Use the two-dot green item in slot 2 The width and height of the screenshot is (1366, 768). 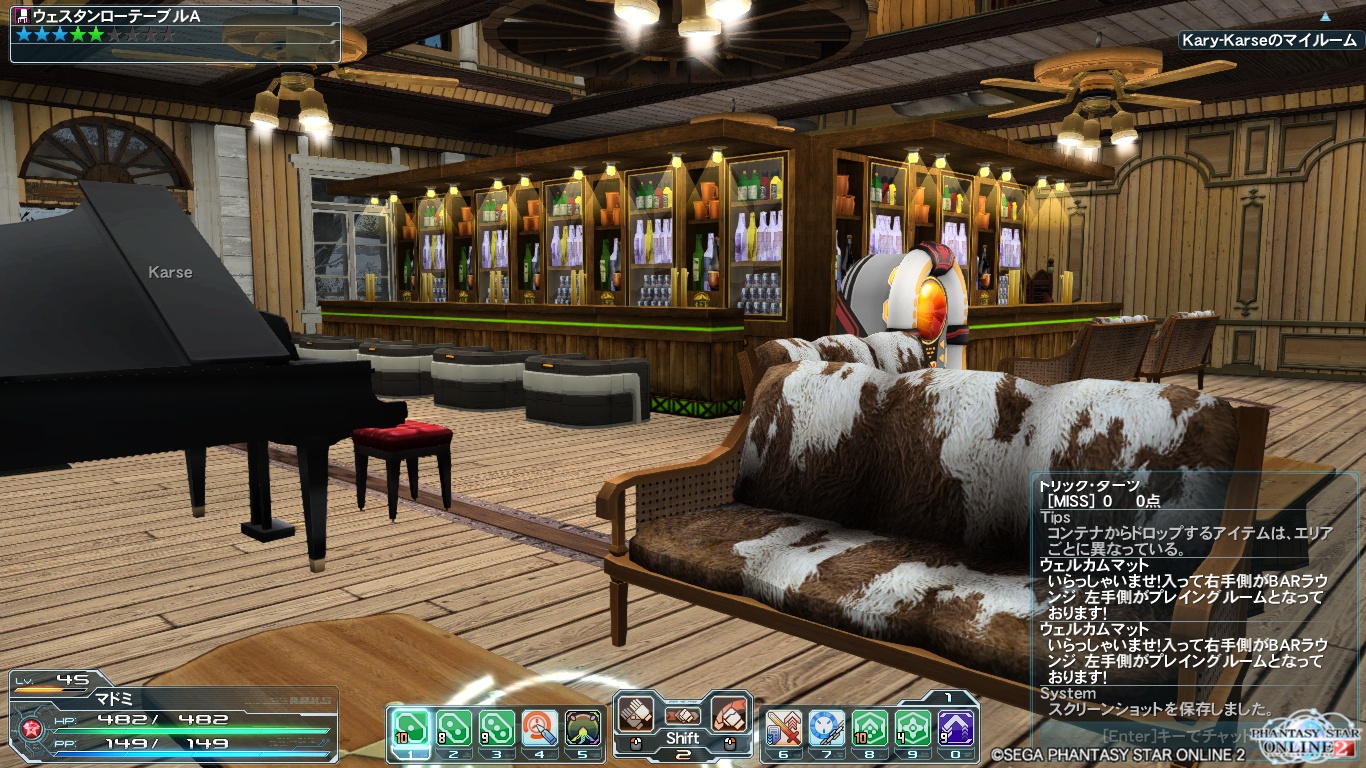click(x=453, y=728)
